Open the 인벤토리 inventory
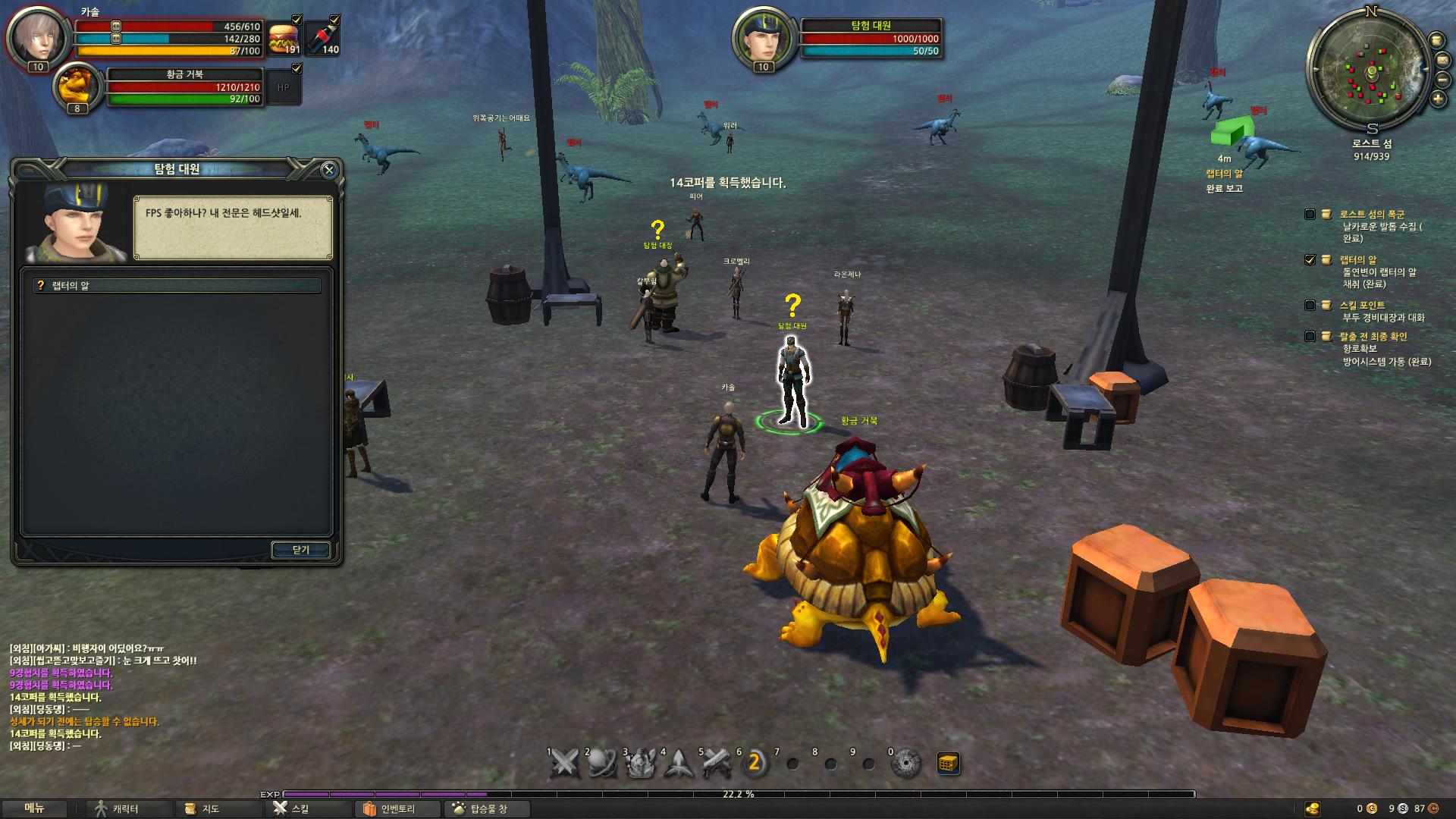 389,809
